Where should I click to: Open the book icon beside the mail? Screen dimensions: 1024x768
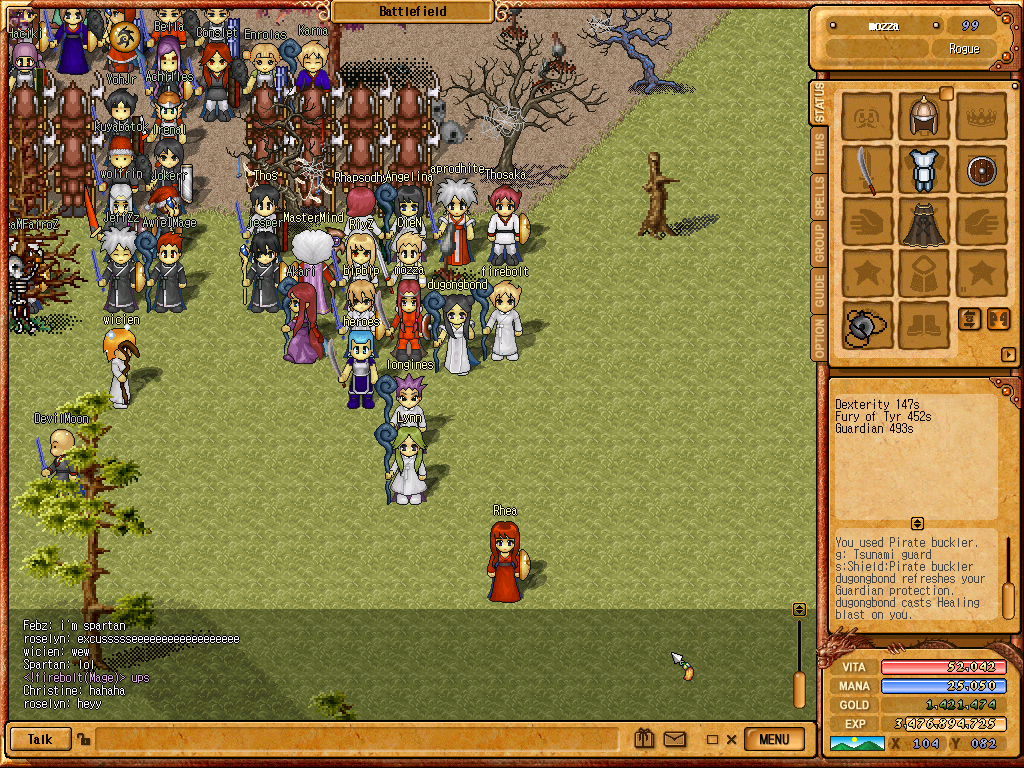tap(645, 740)
